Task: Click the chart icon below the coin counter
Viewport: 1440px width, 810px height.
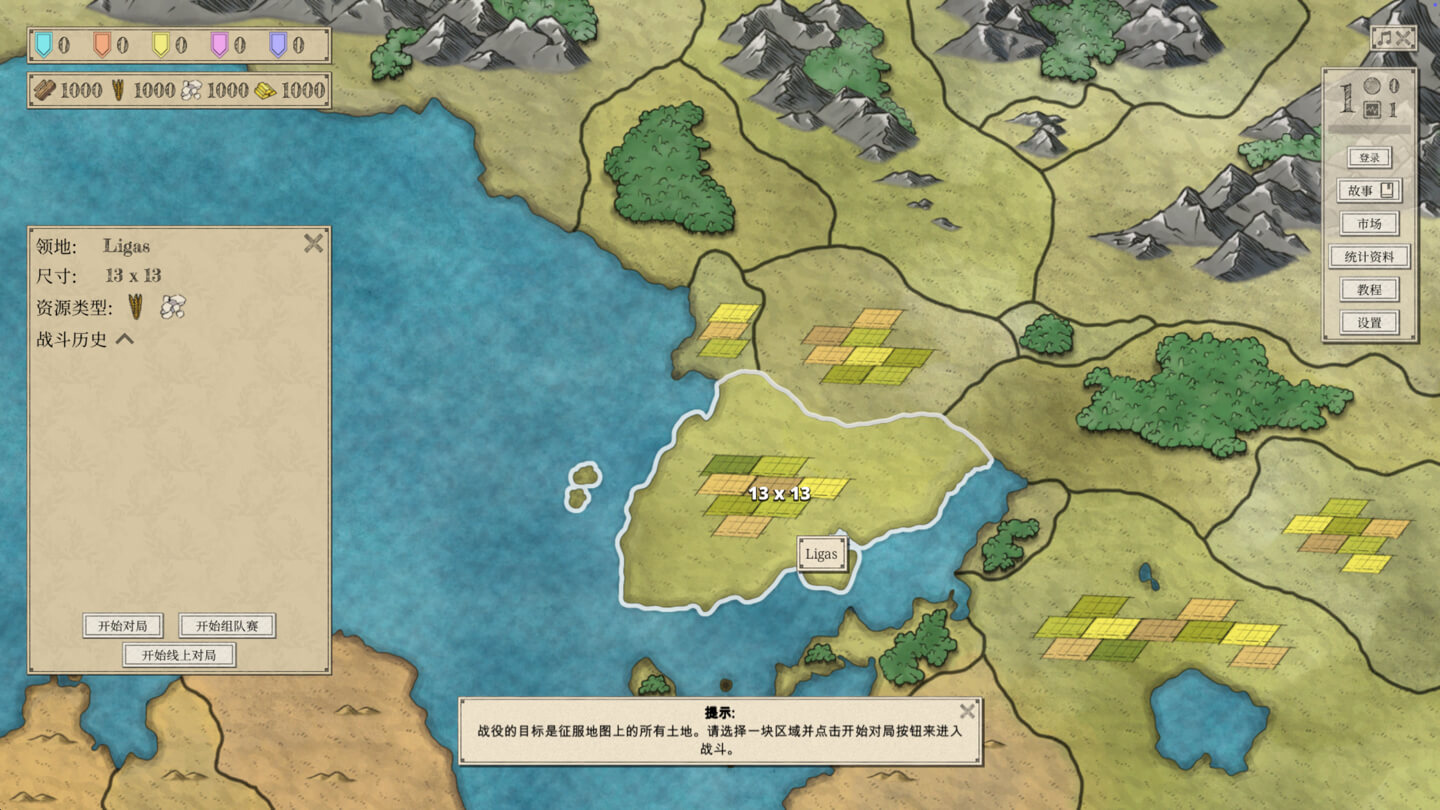Action: [x=1372, y=110]
